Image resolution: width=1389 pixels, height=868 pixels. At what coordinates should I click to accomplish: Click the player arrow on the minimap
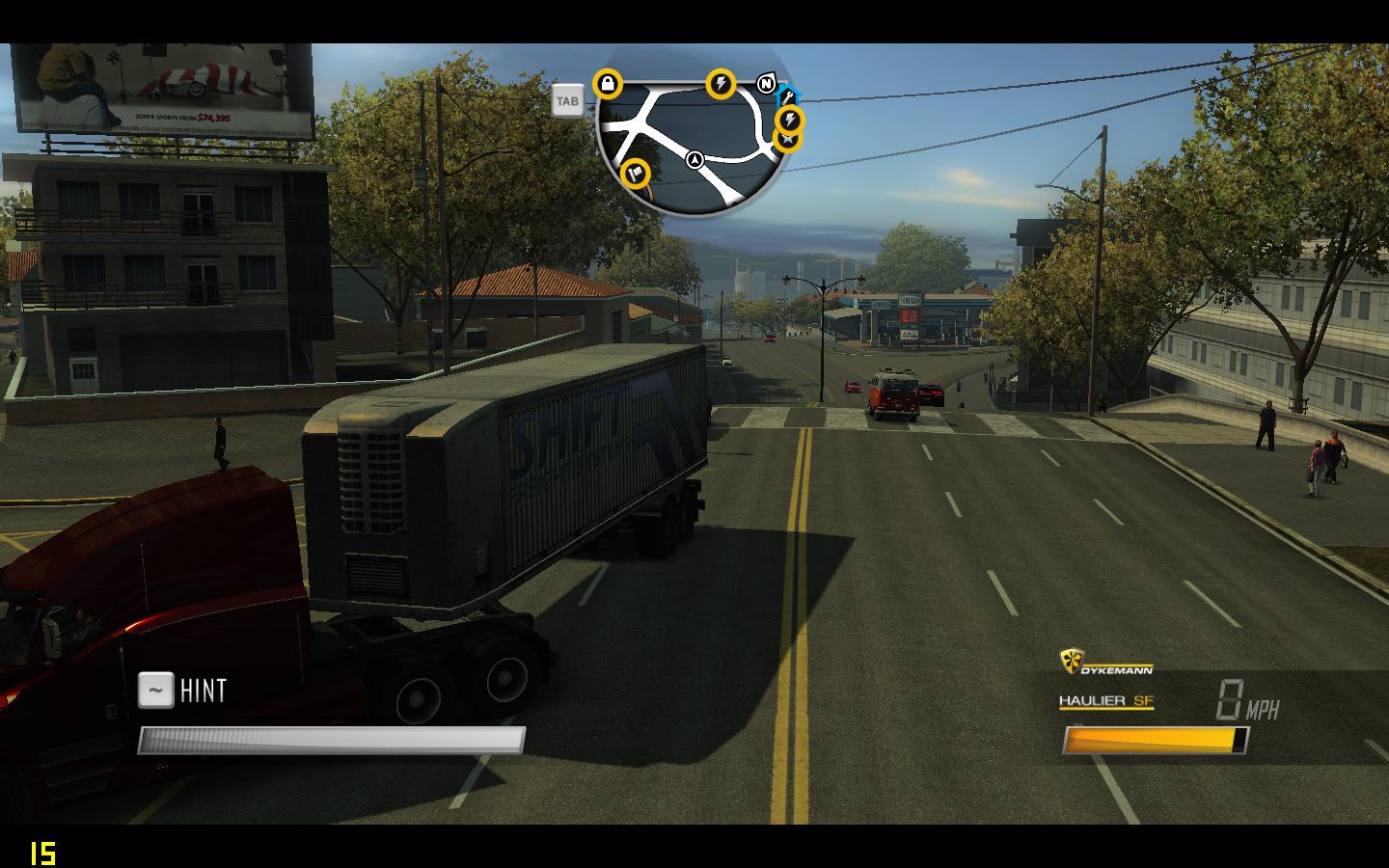click(x=694, y=160)
